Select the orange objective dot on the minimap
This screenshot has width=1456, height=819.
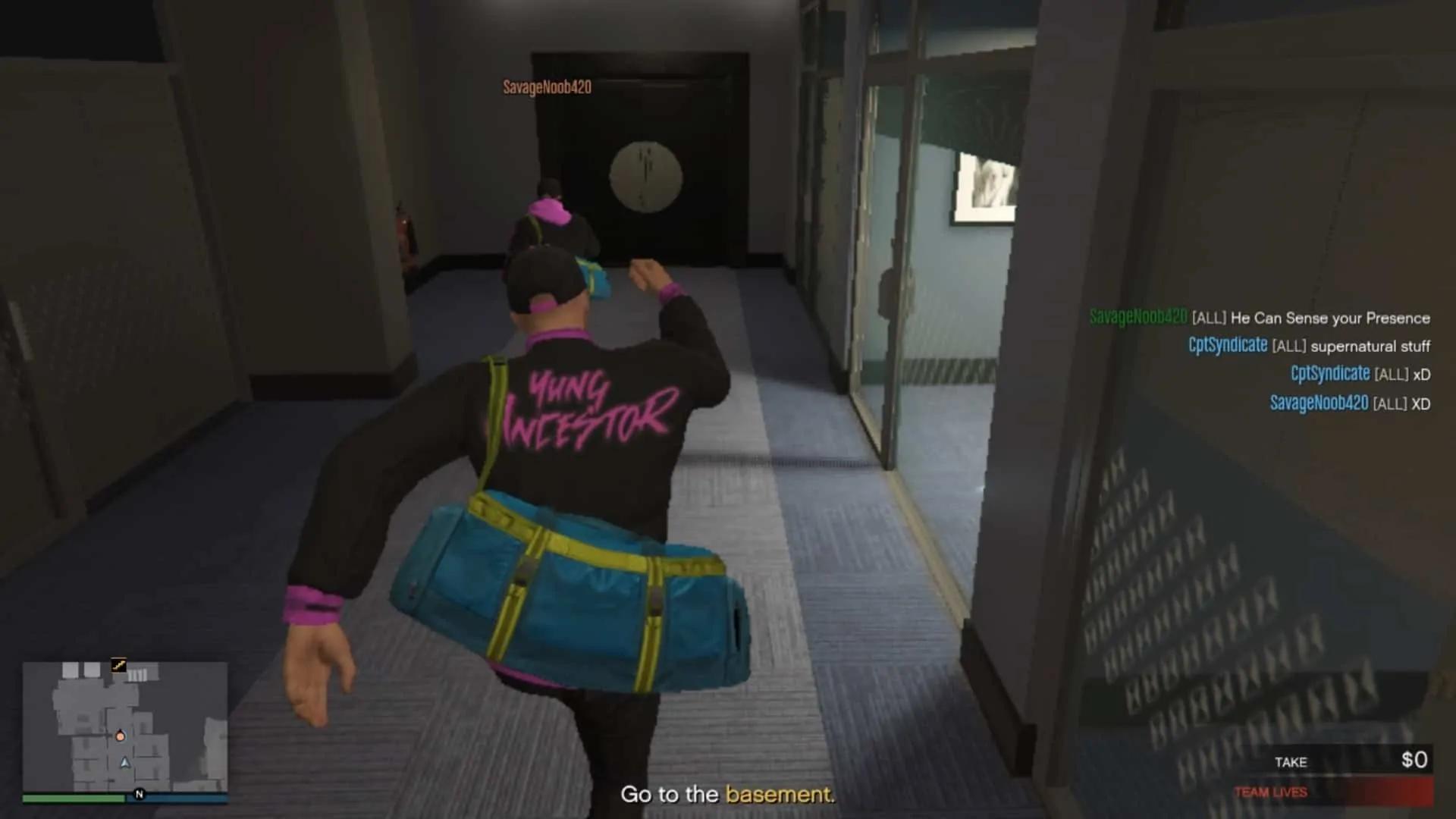120,736
